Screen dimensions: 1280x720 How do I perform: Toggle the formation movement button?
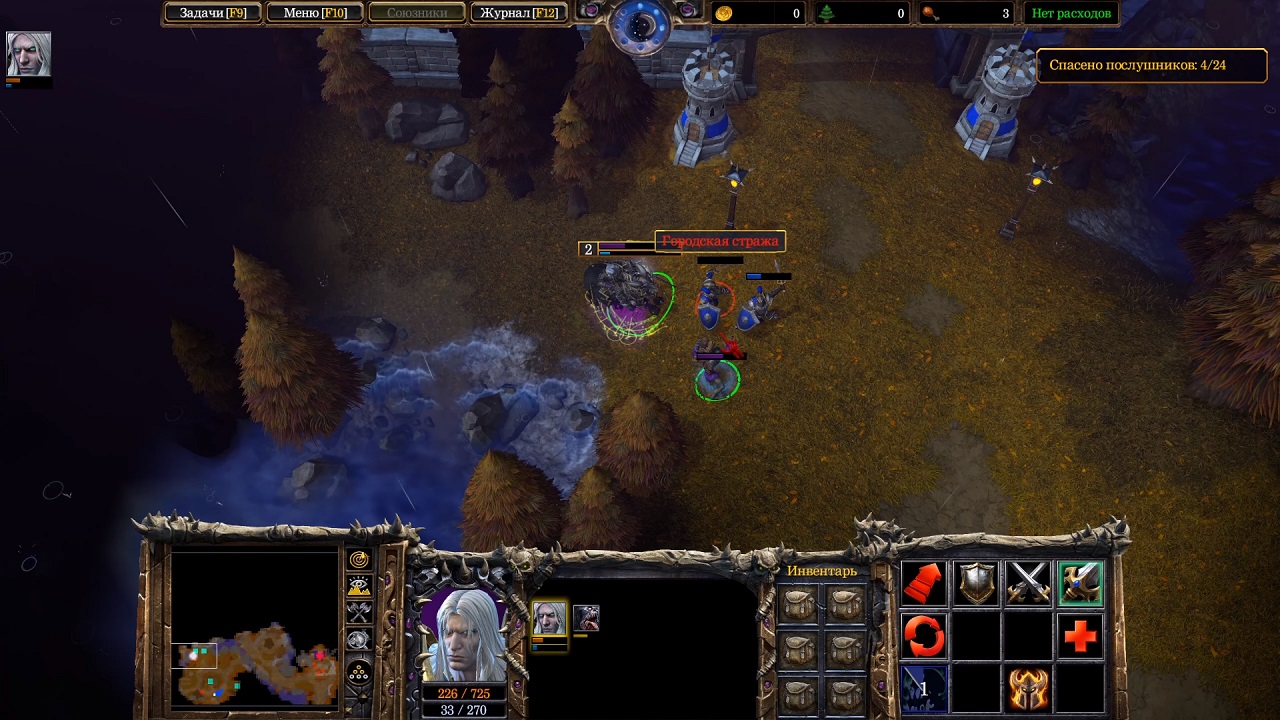358,672
